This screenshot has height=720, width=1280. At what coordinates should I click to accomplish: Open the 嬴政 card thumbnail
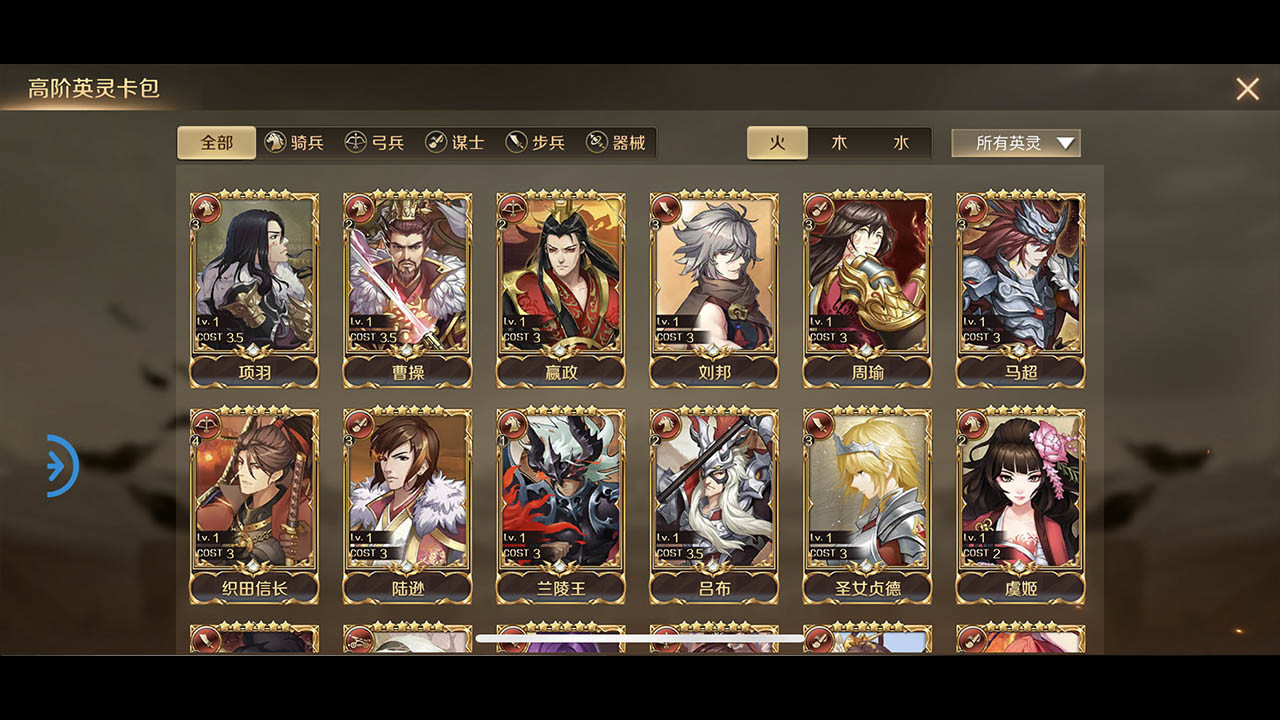tap(560, 280)
